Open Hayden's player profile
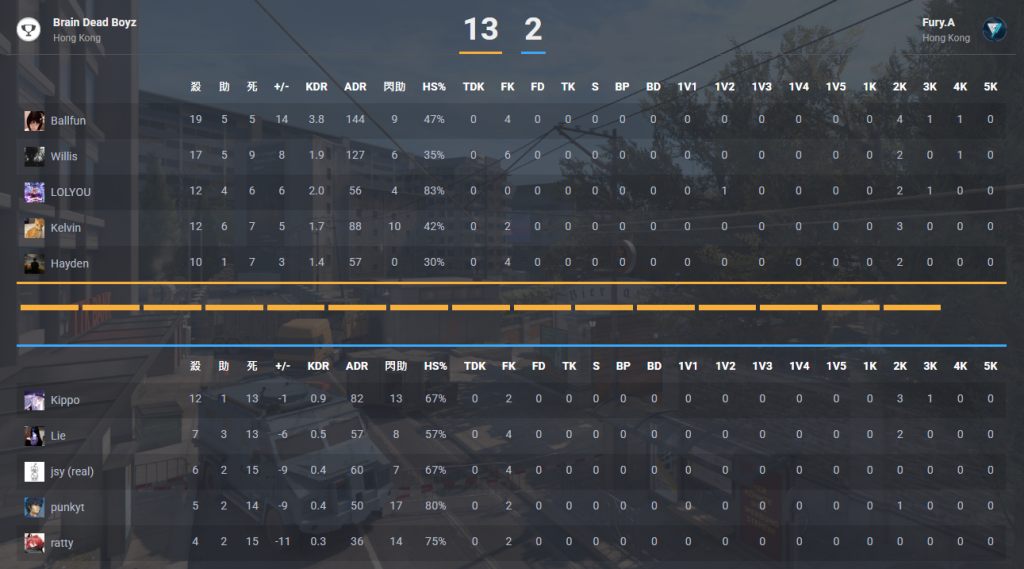 click(69, 264)
